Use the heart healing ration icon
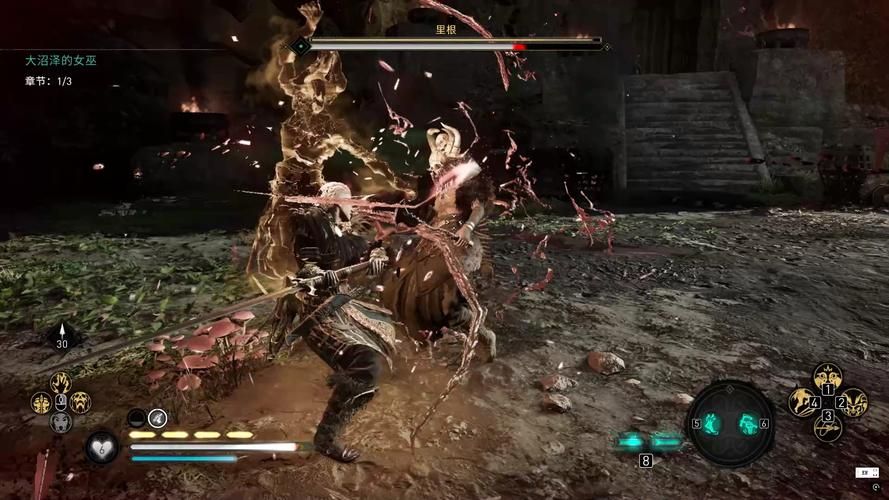 pyautogui.click(x=101, y=447)
